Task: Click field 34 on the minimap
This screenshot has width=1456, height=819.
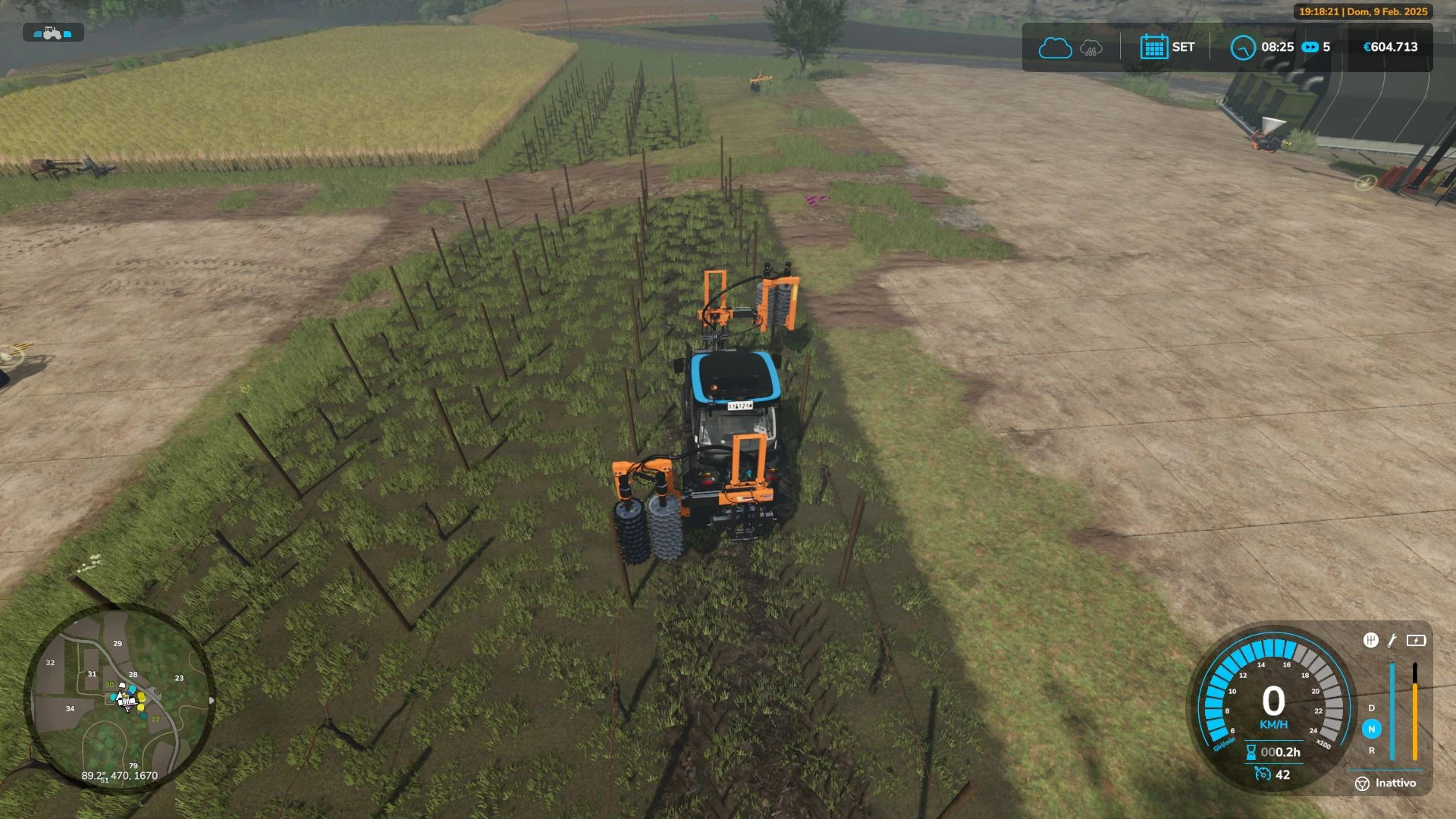Action: (x=70, y=708)
